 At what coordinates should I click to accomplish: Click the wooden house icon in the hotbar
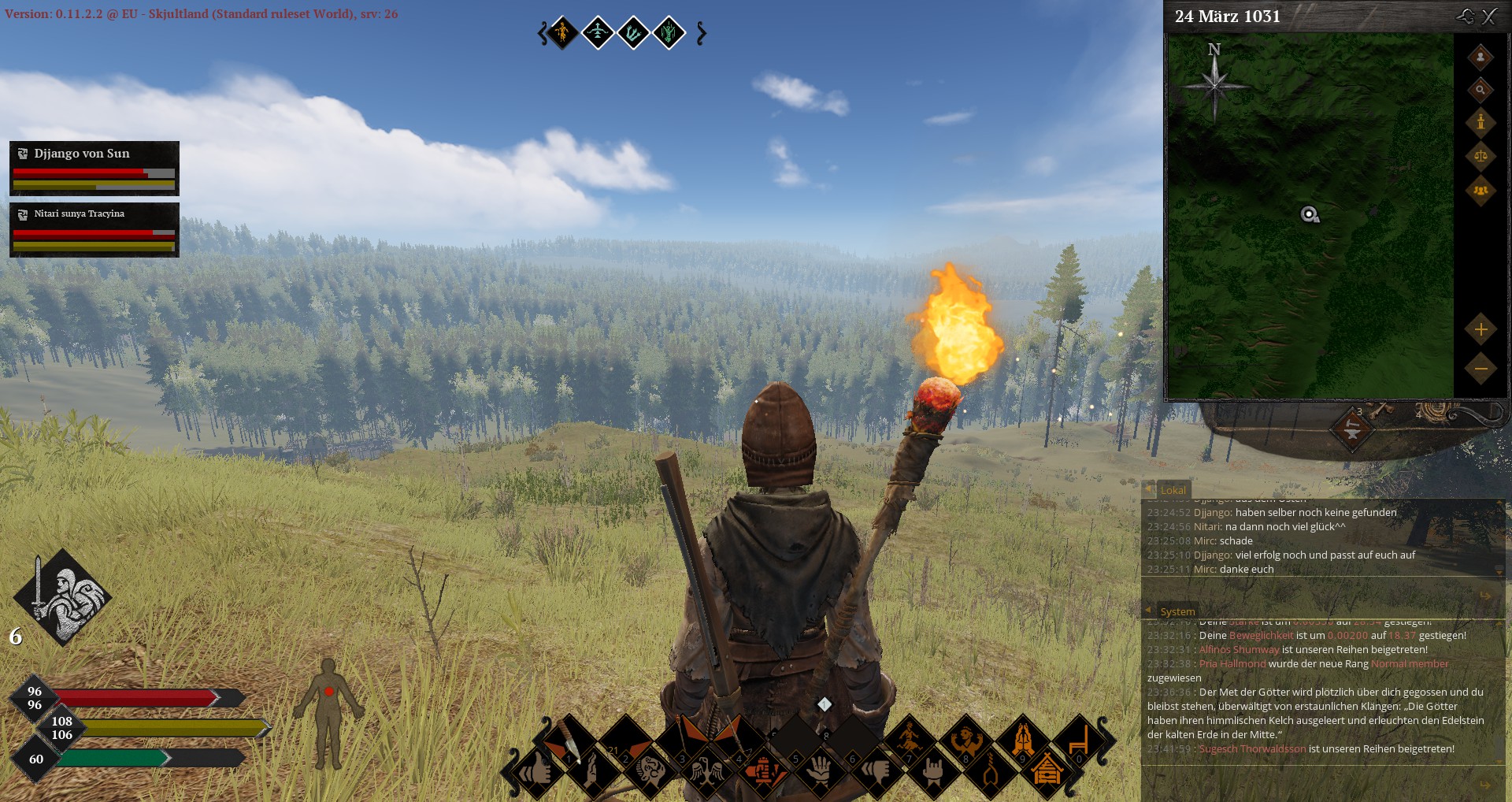click(x=1047, y=770)
